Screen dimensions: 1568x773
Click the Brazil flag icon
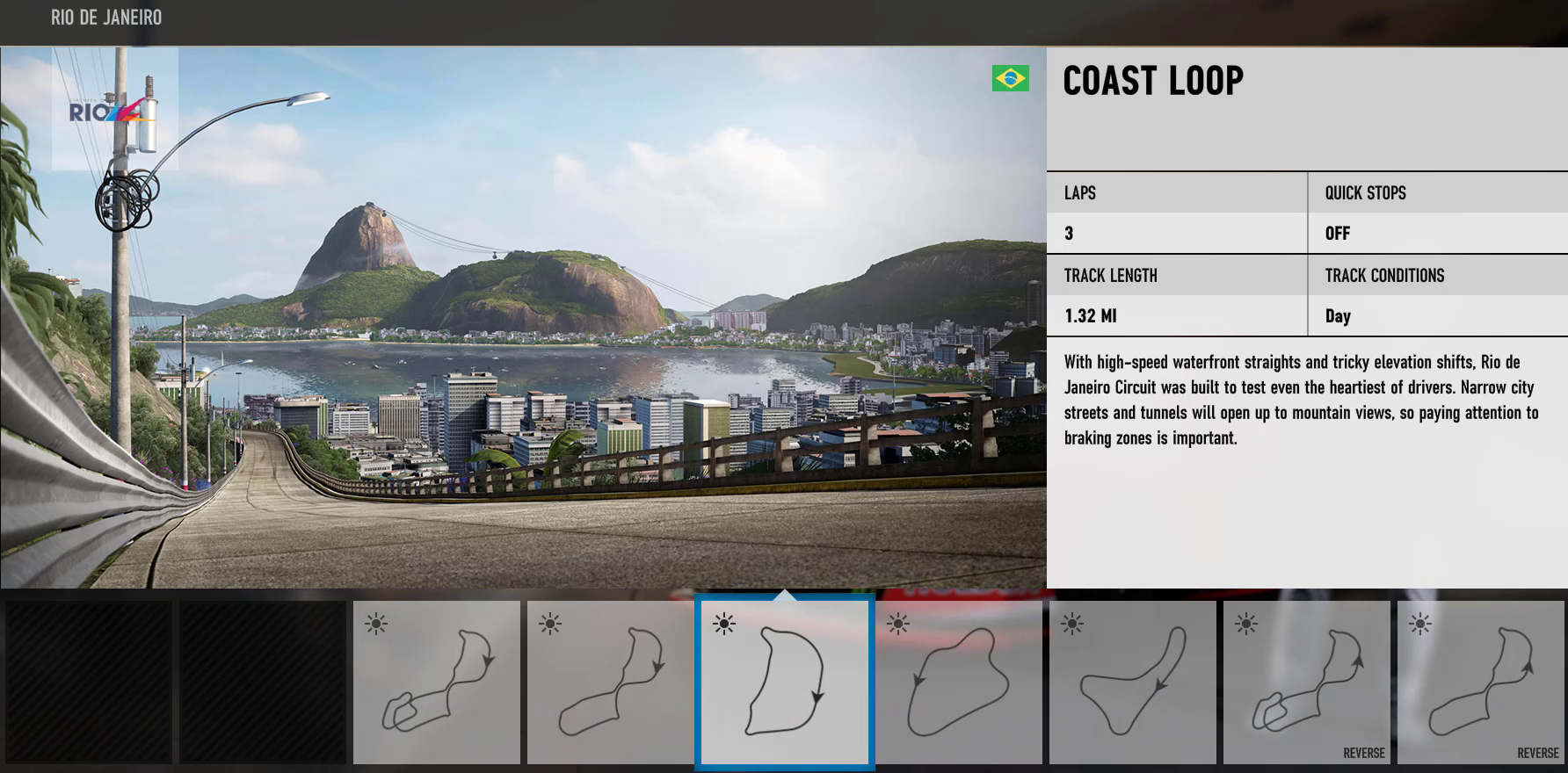pos(1011,78)
